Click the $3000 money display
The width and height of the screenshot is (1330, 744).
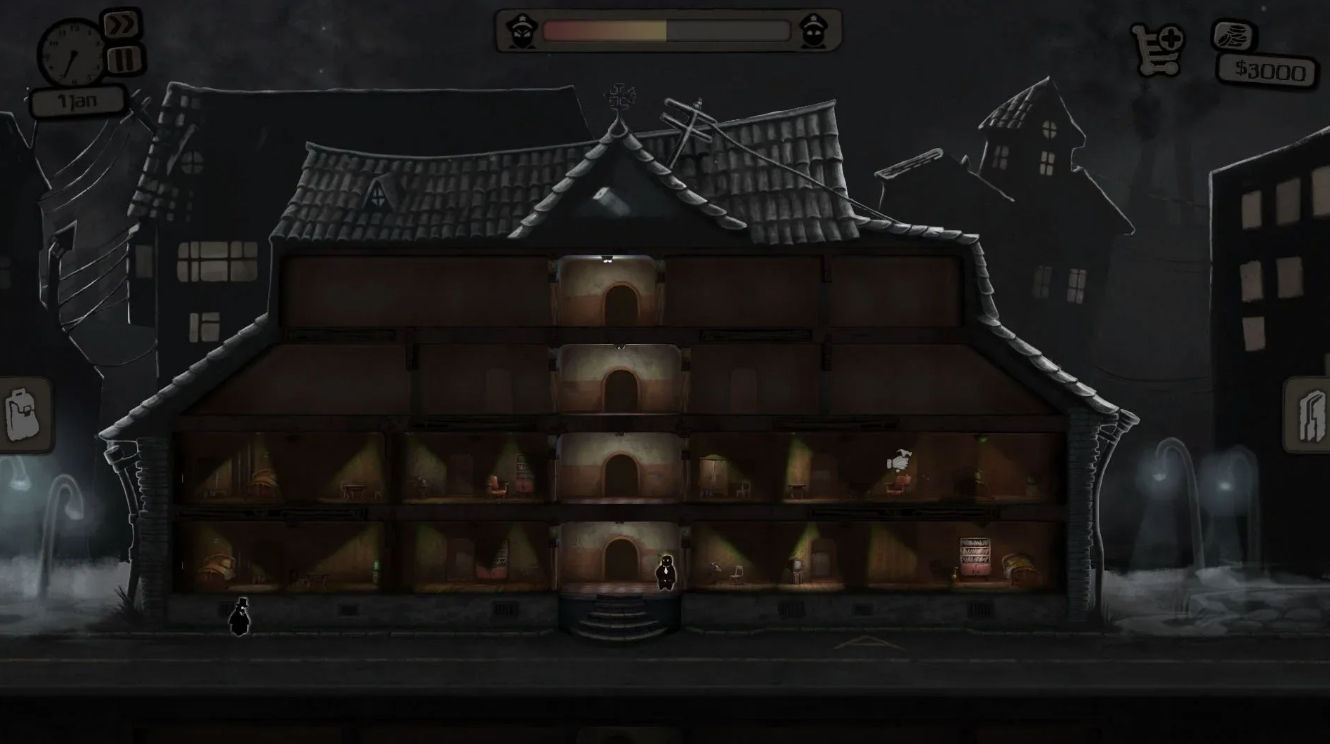pyautogui.click(x=1266, y=71)
